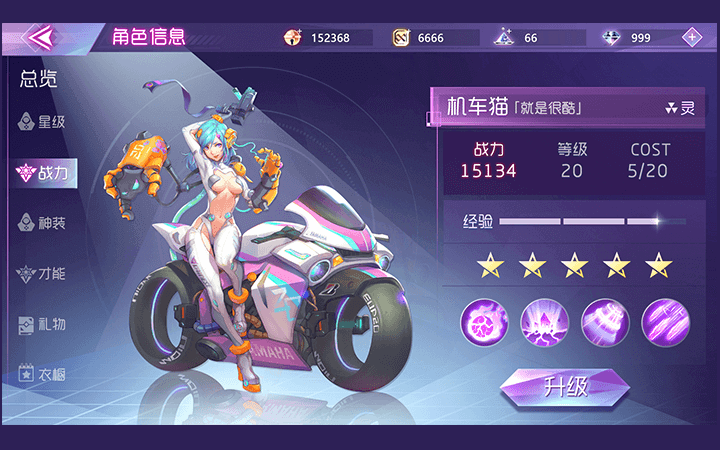Image resolution: width=720 pixels, height=450 pixels.
Task: Select the 战力 power tab
Action: pyautogui.click(x=42, y=173)
